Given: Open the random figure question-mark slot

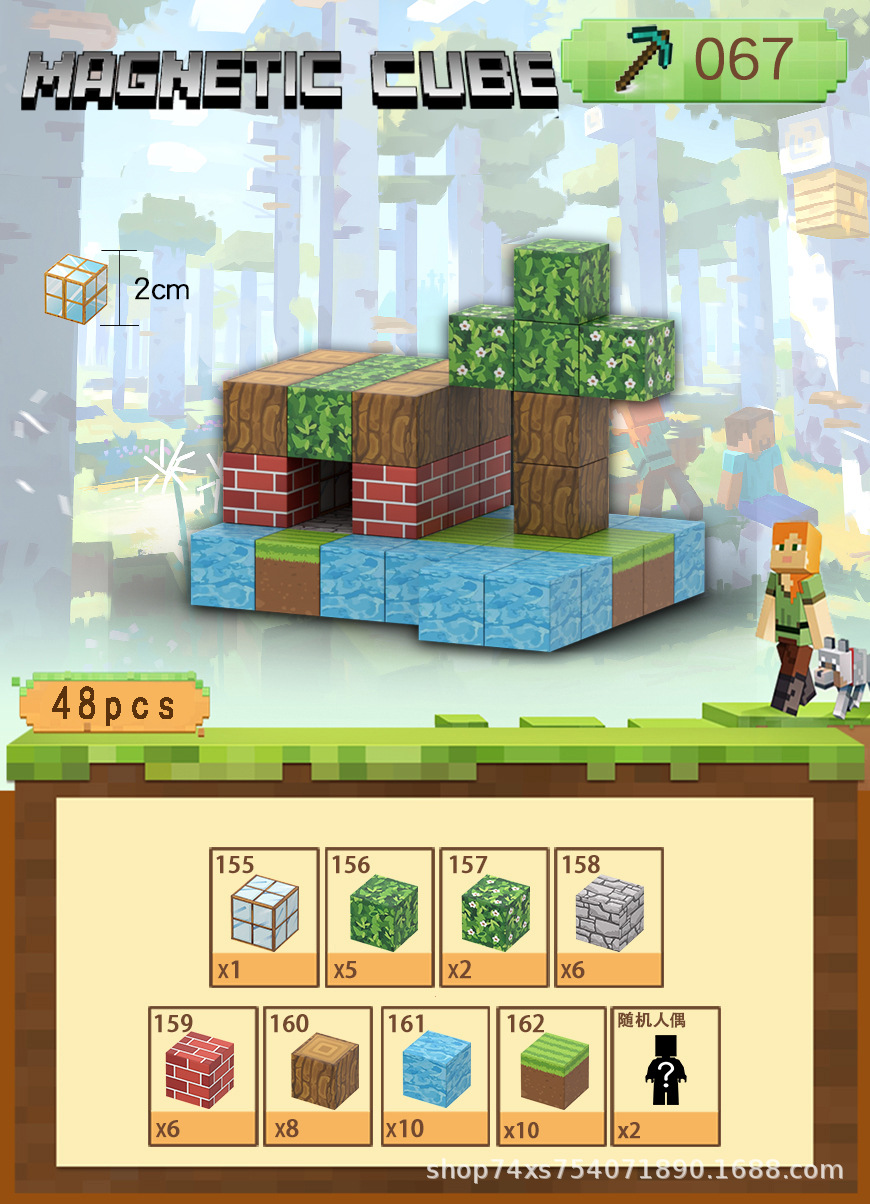Looking at the screenshot, I should pos(665,1075).
